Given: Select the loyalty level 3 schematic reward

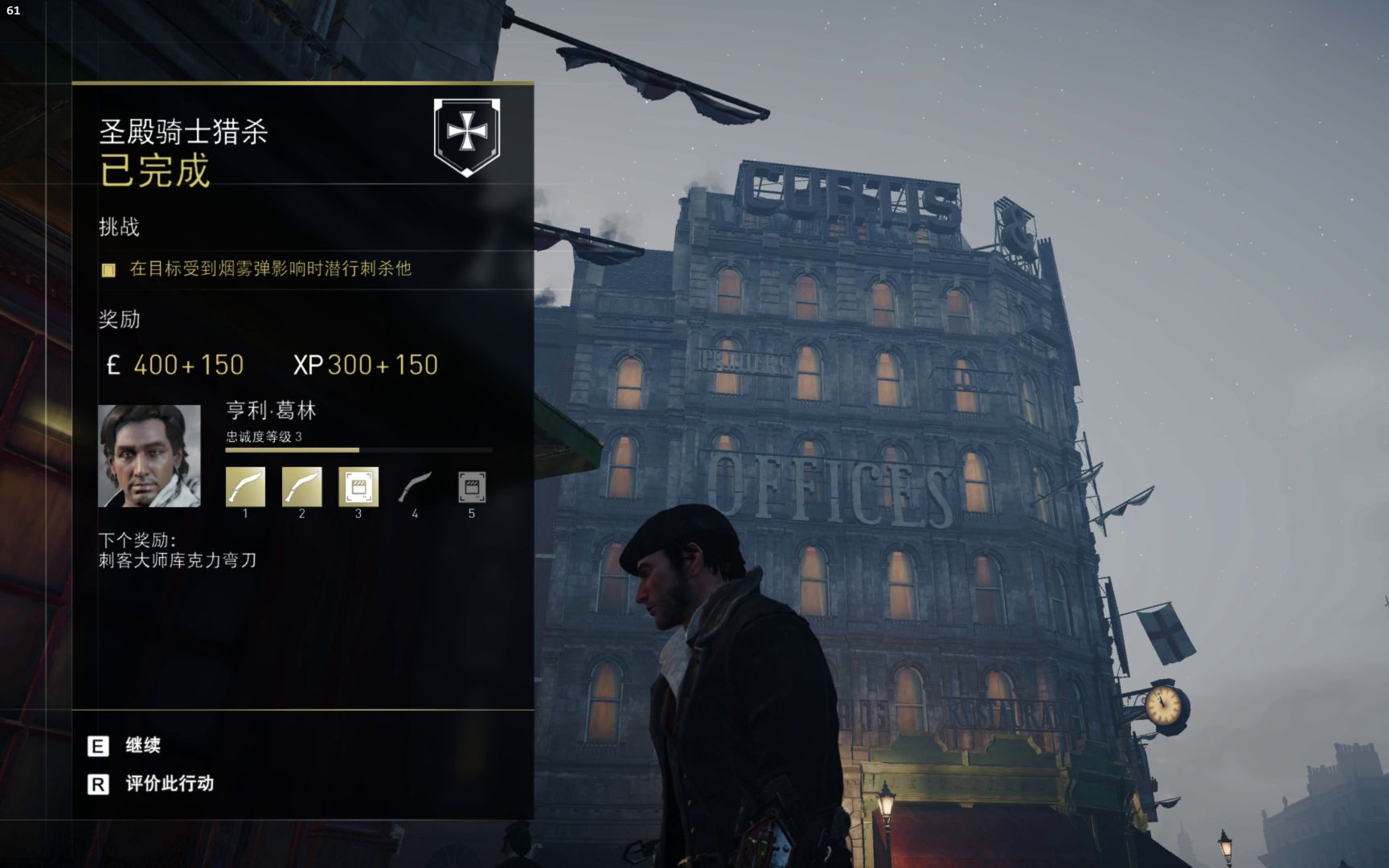Looking at the screenshot, I should point(359,487).
